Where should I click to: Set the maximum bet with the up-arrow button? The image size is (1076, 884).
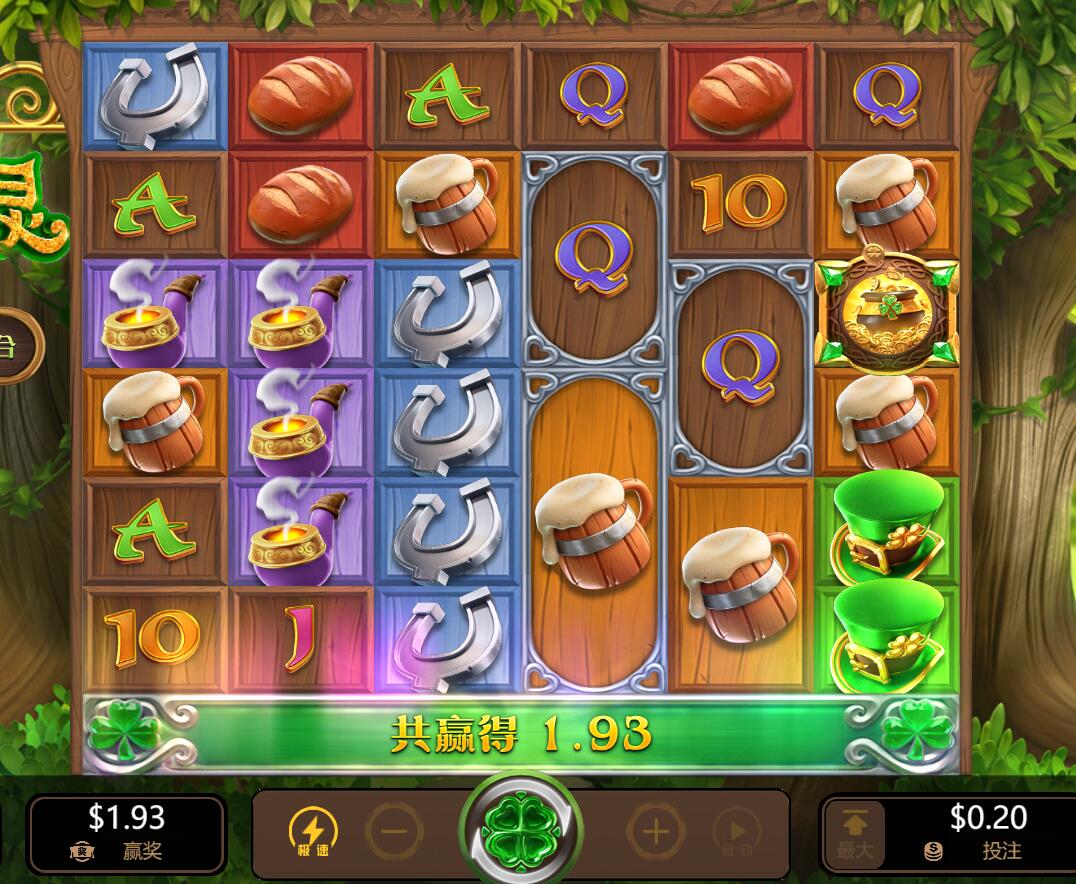[855, 832]
